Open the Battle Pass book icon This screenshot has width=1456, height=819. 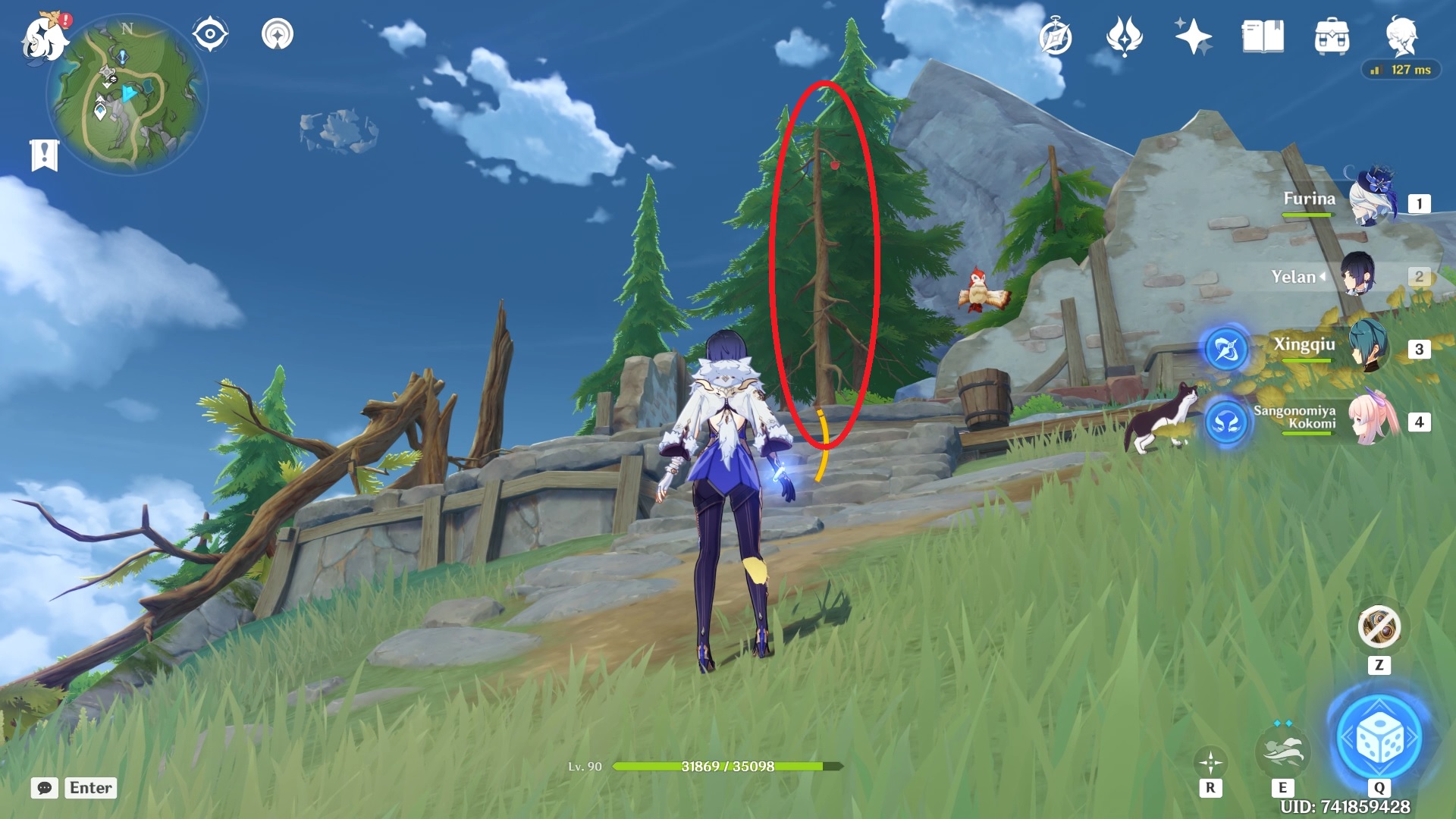tap(1263, 36)
